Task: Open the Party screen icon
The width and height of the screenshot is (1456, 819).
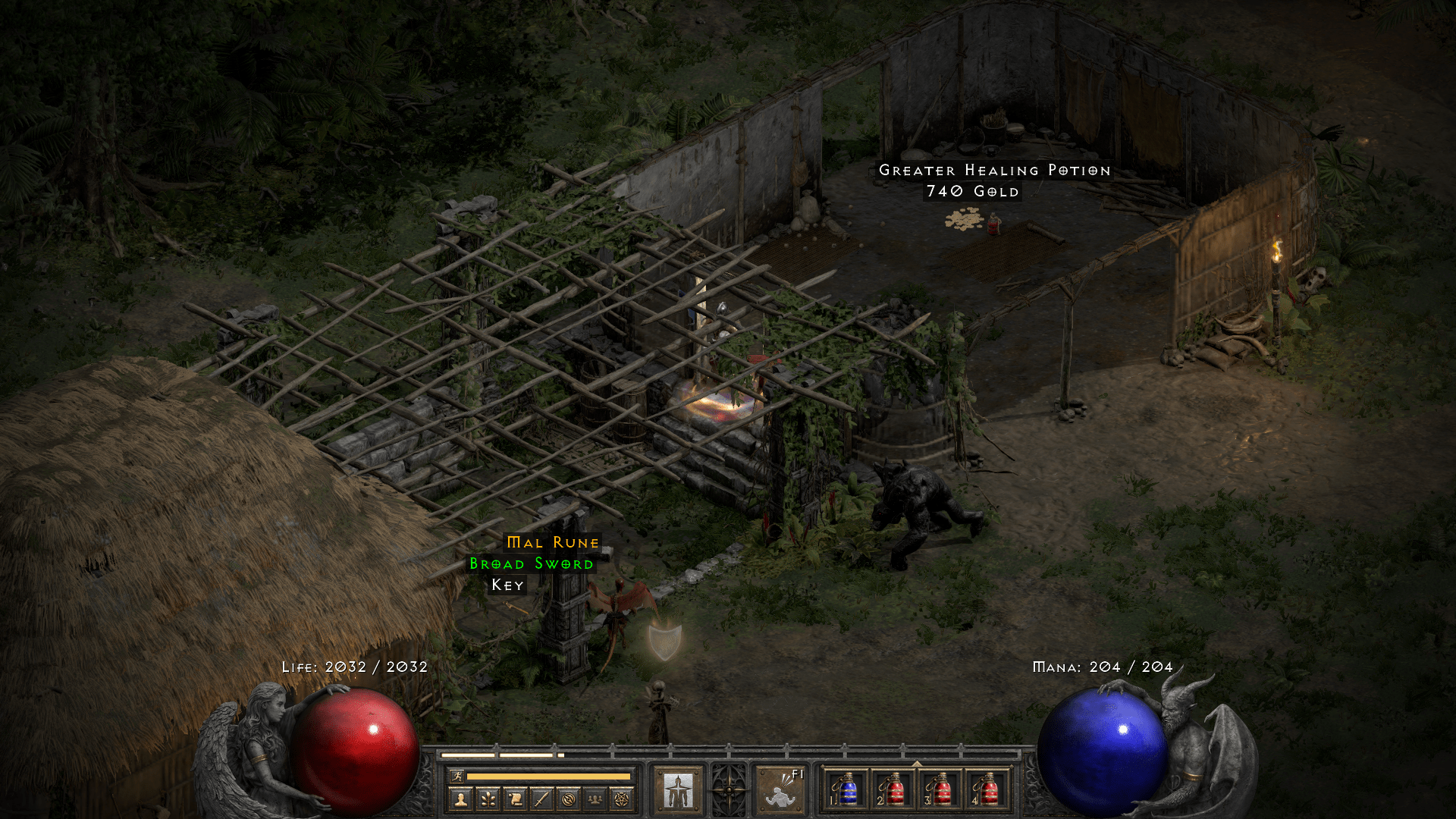Action: [593, 799]
